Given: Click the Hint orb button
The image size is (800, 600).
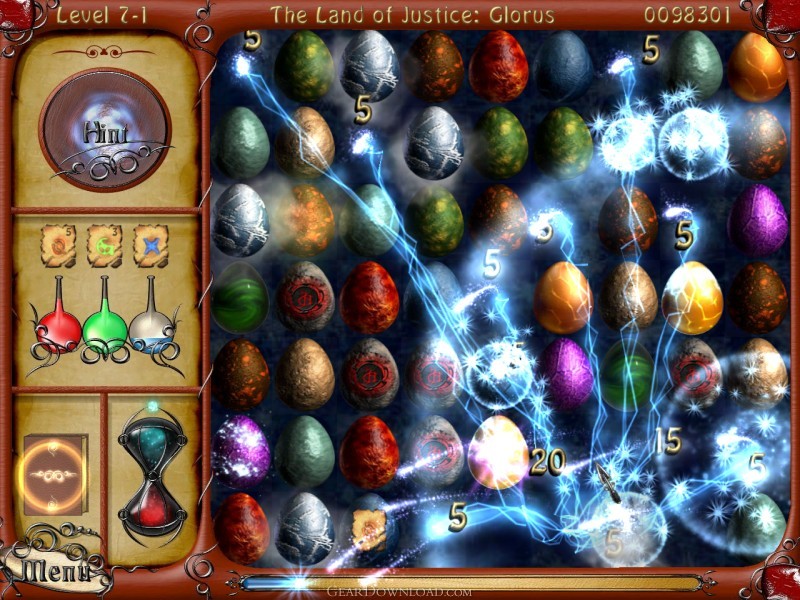Looking at the screenshot, I should [x=105, y=129].
